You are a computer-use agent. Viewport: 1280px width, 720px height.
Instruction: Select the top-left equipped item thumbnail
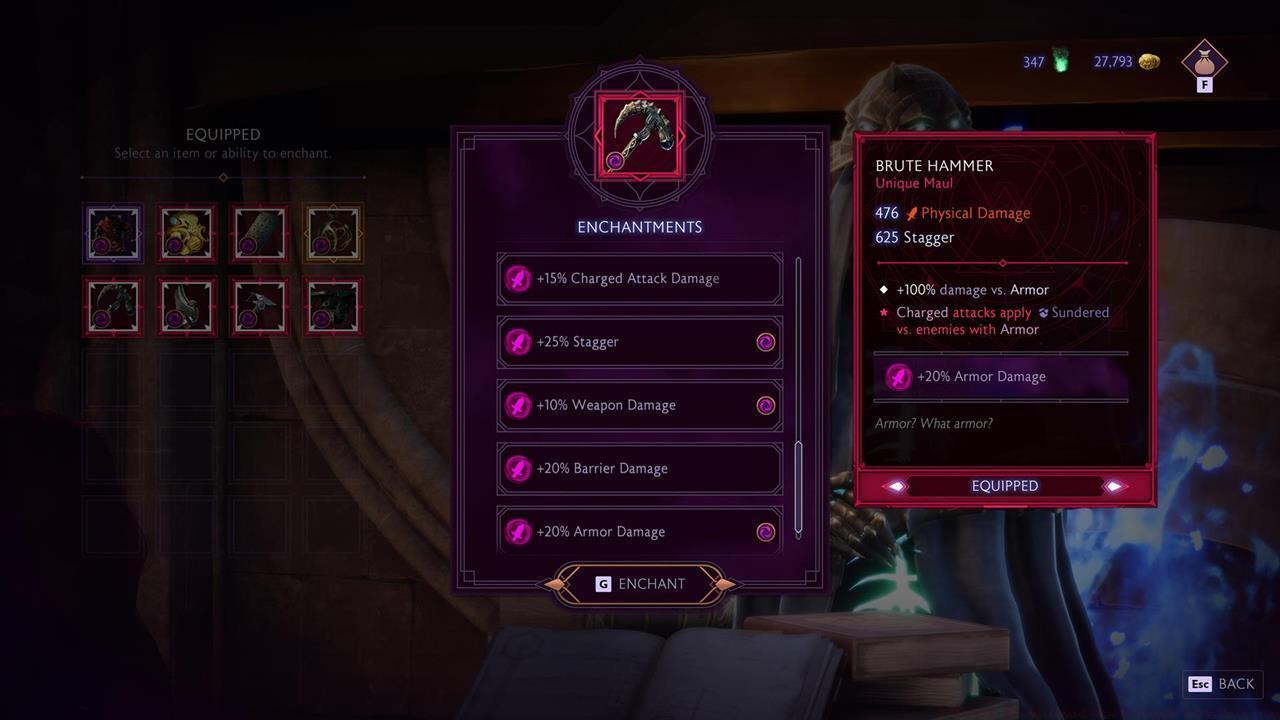[112, 232]
